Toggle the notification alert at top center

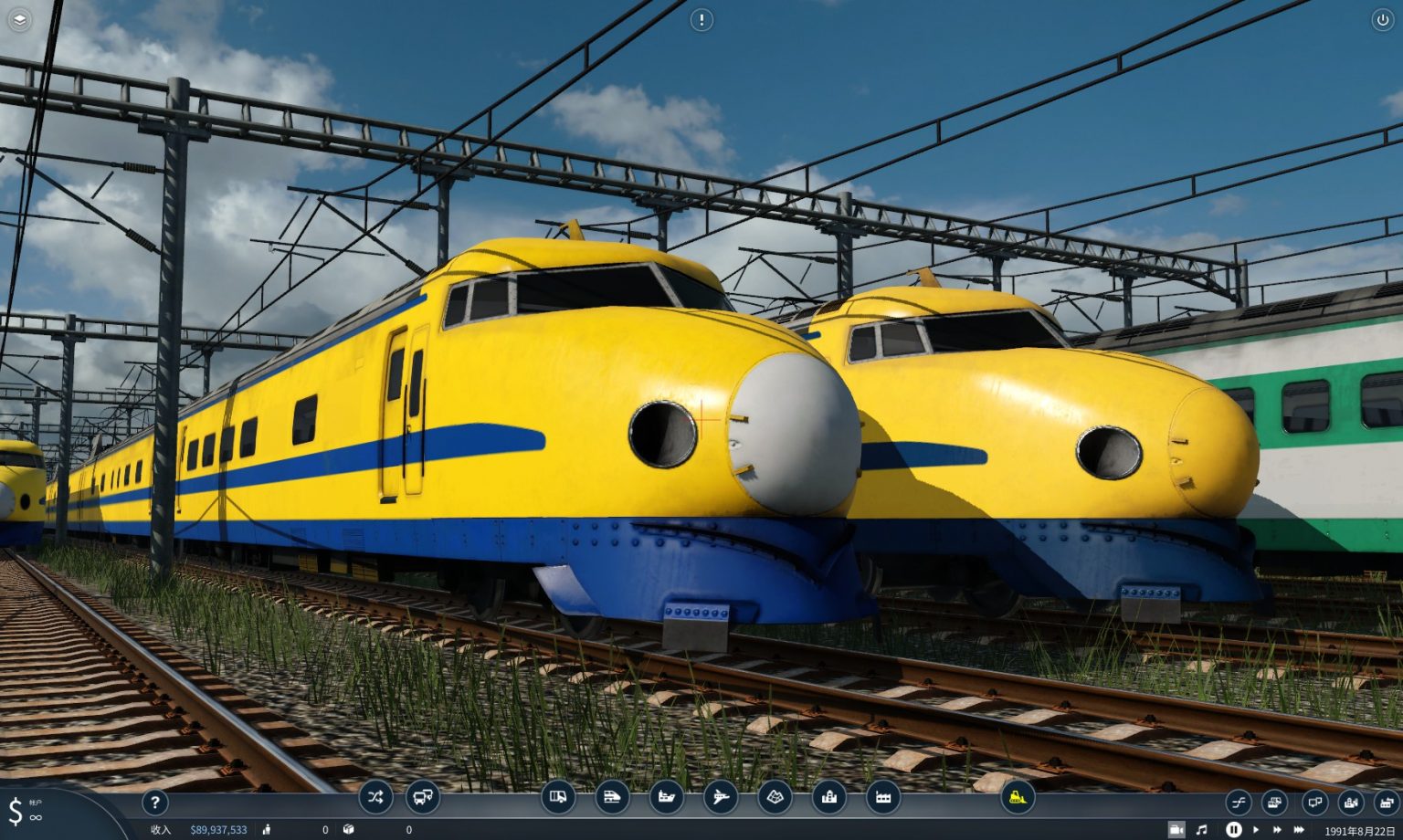pyautogui.click(x=701, y=20)
